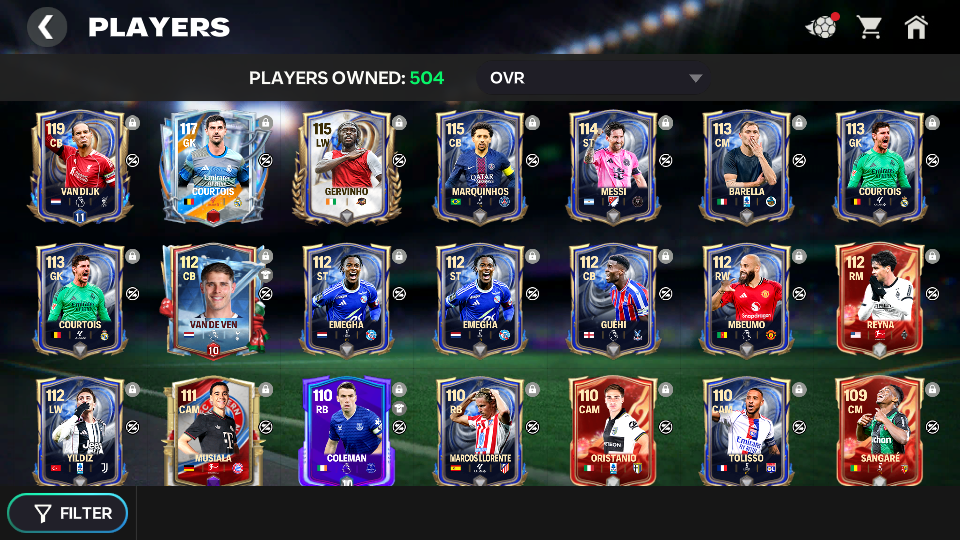
Task: Open the 112 Van de Ven card
Action: click(x=213, y=299)
